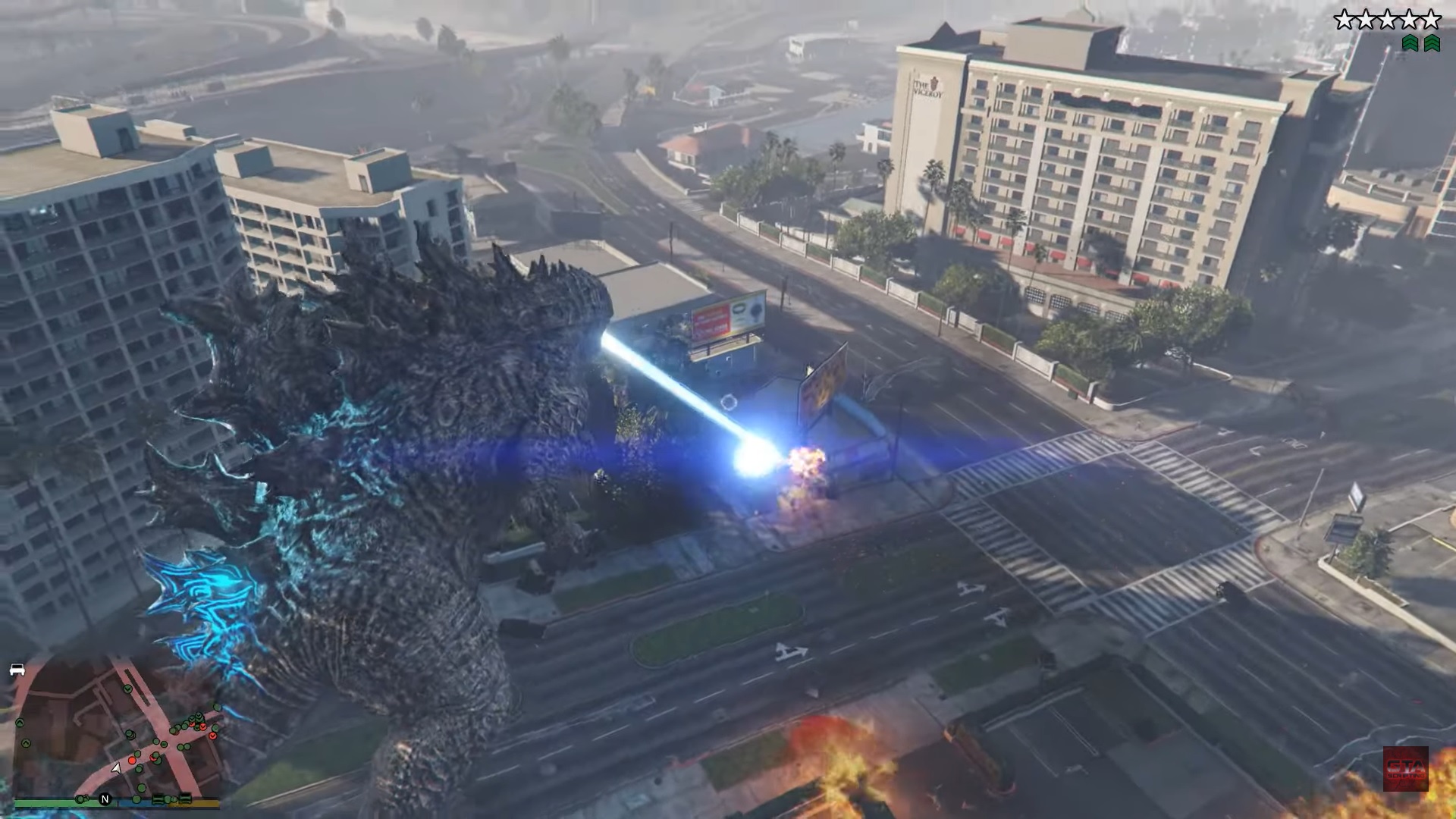Click the red down-arrow blip on the minimap
This screenshot has height=819, width=1456.
click(212, 736)
